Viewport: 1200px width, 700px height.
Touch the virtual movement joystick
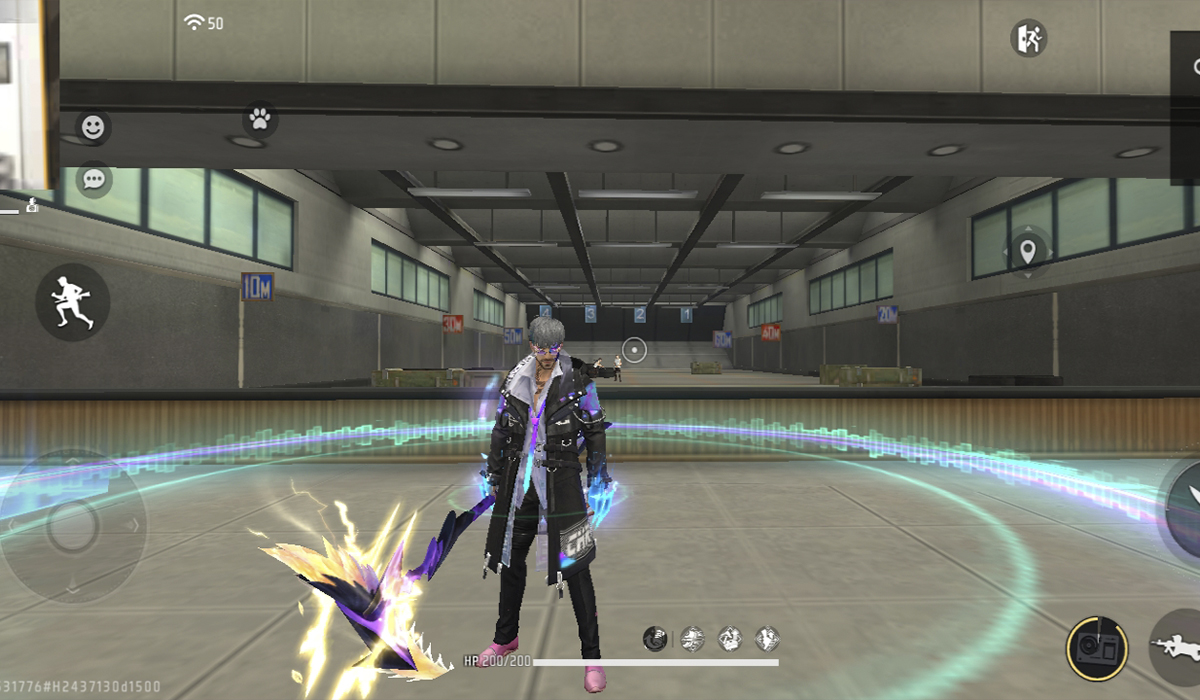(x=72, y=526)
